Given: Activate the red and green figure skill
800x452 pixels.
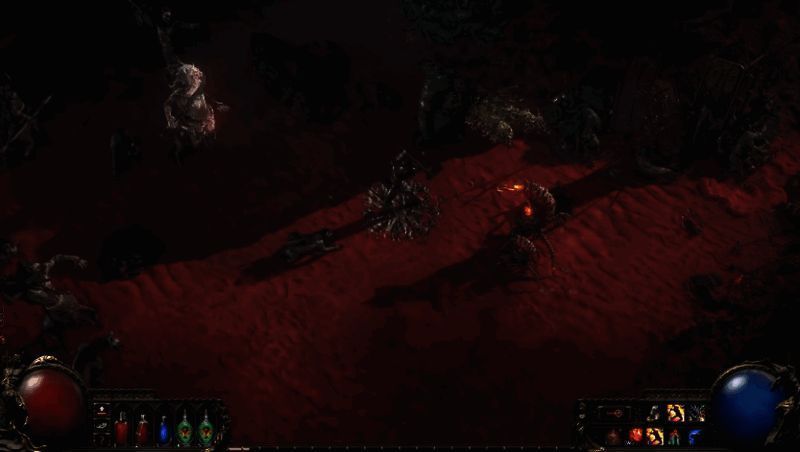Looking at the screenshot, I should click(x=675, y=435).
